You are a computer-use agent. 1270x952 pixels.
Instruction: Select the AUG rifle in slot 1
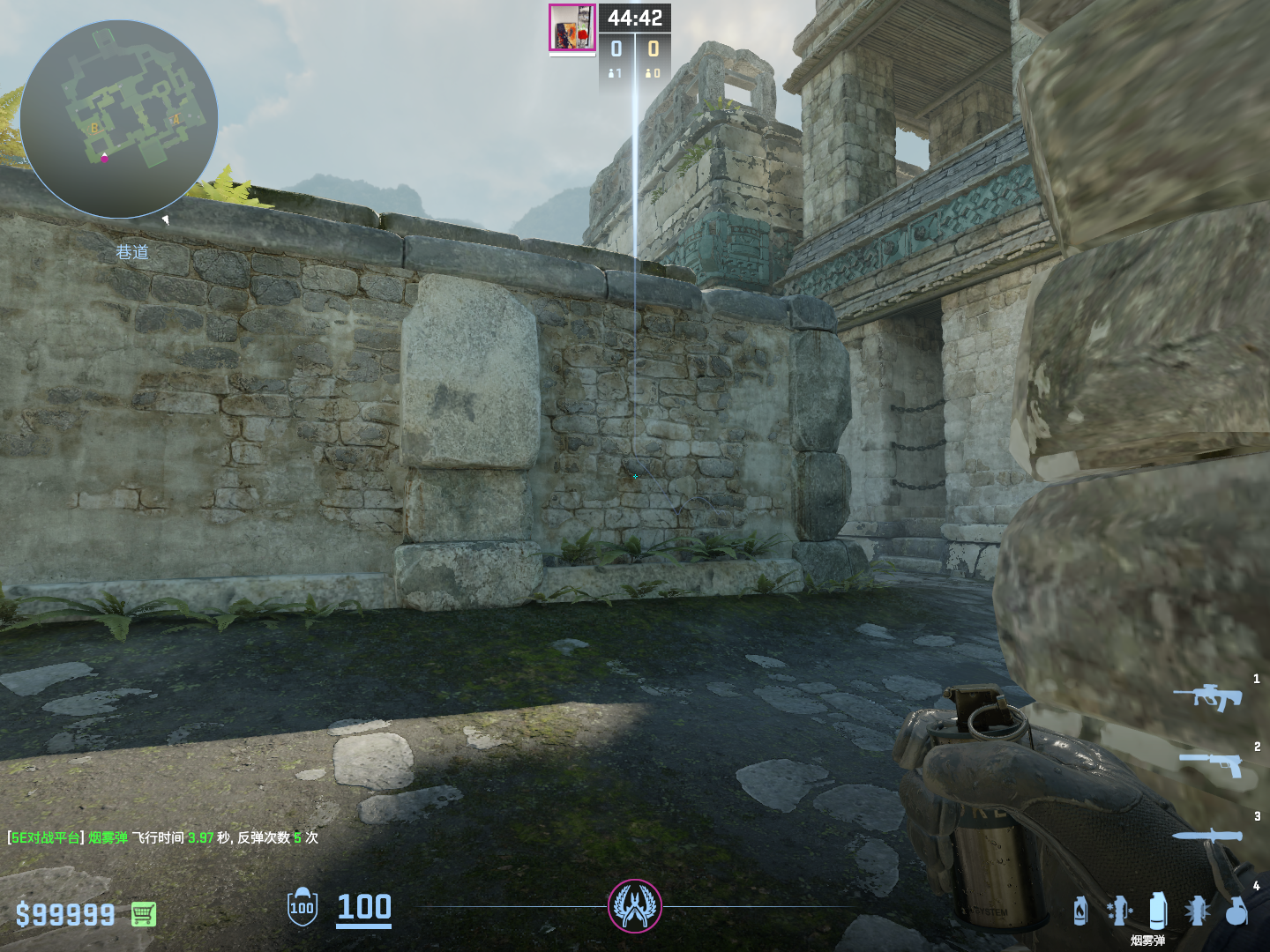1206,696
